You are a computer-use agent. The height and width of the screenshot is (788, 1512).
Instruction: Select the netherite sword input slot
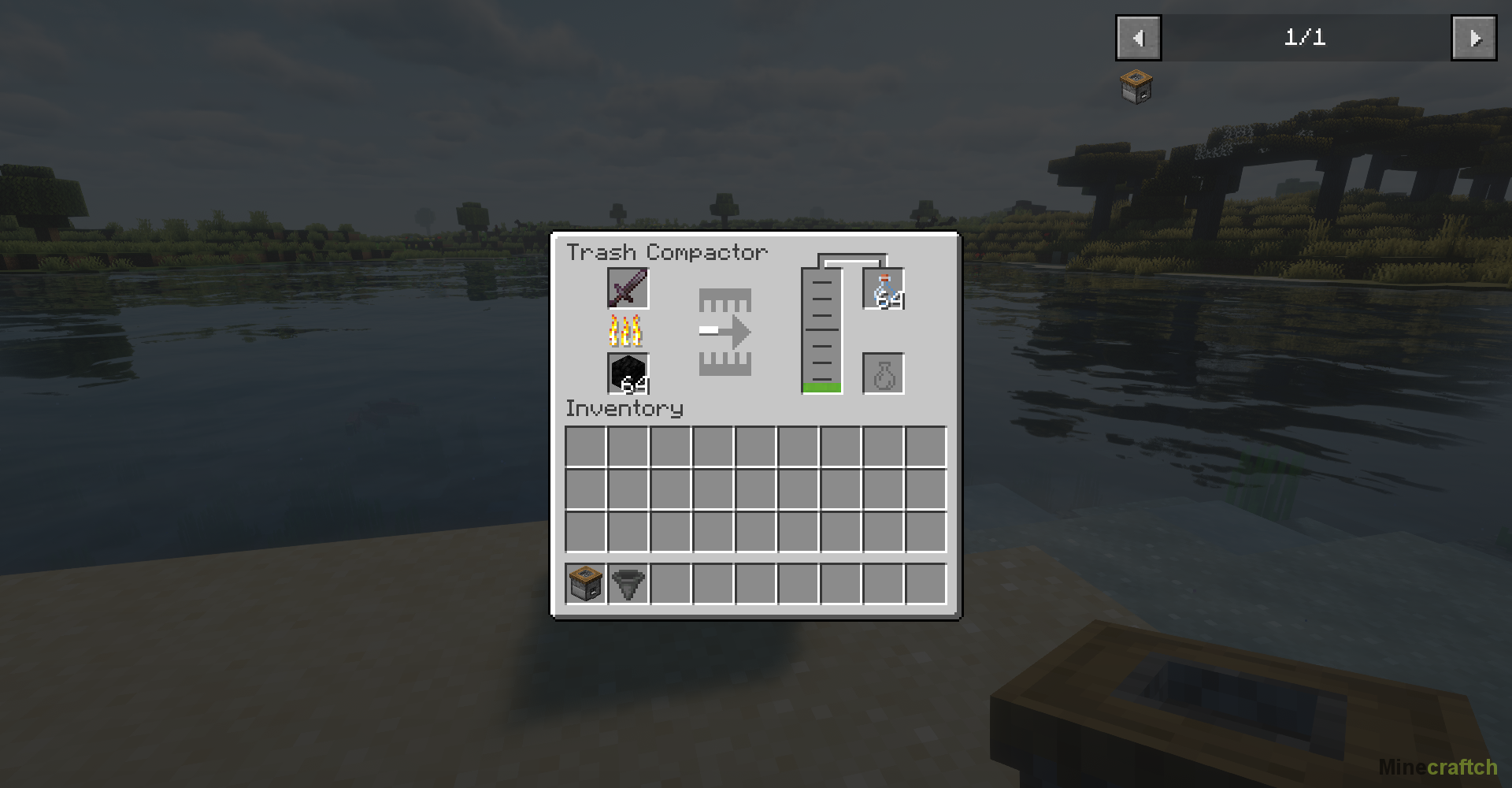click(628, 288)
